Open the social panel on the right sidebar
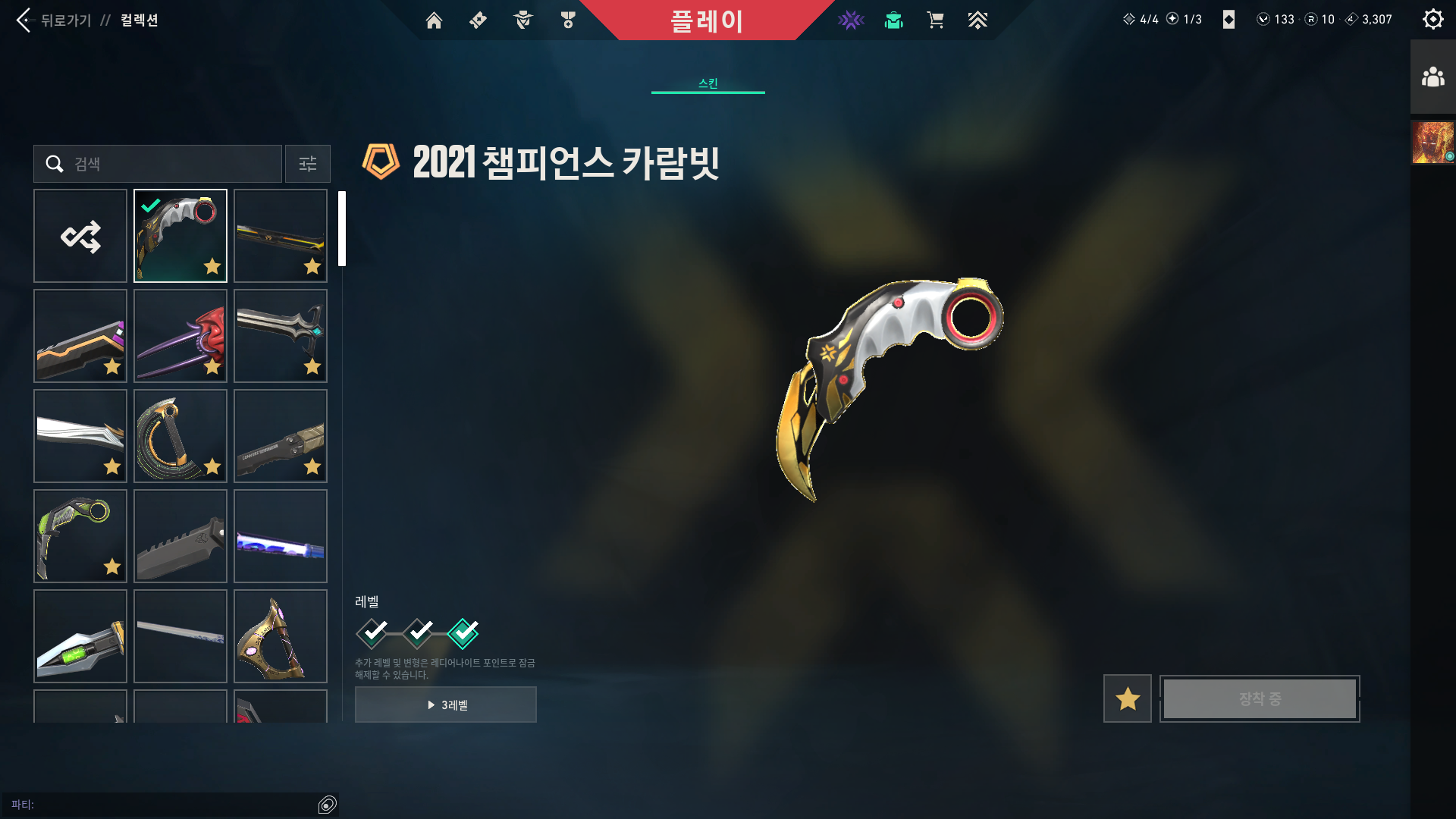 click(x=1432, y=75)
